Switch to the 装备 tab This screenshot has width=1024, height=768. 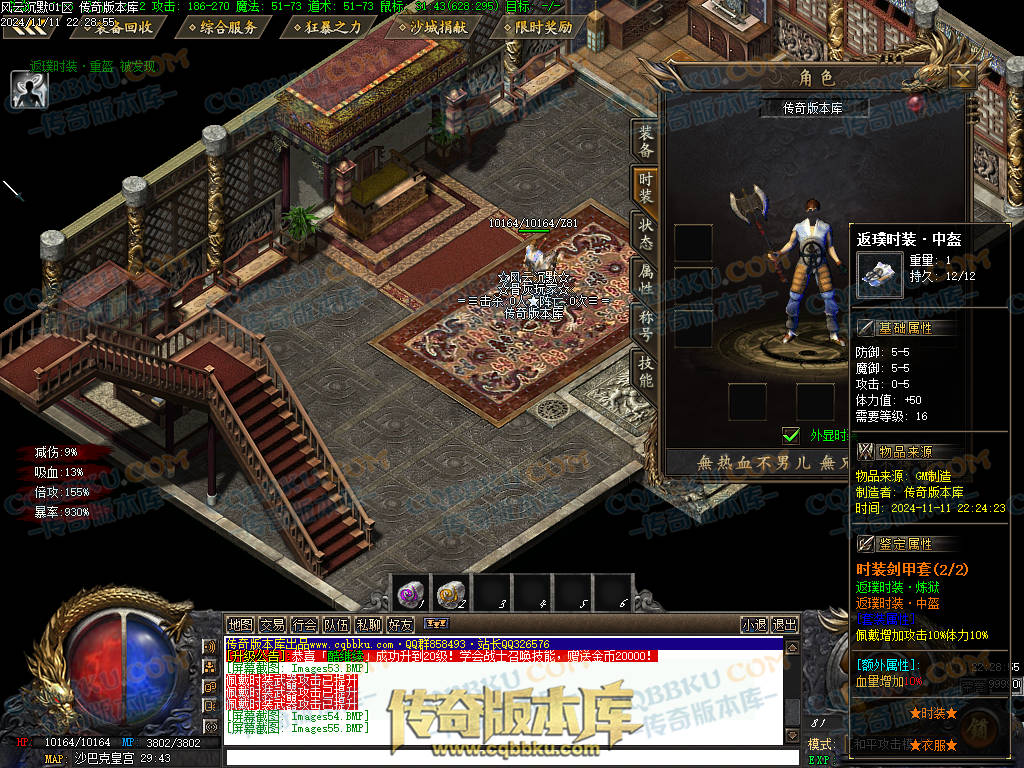tap(646, 142)
